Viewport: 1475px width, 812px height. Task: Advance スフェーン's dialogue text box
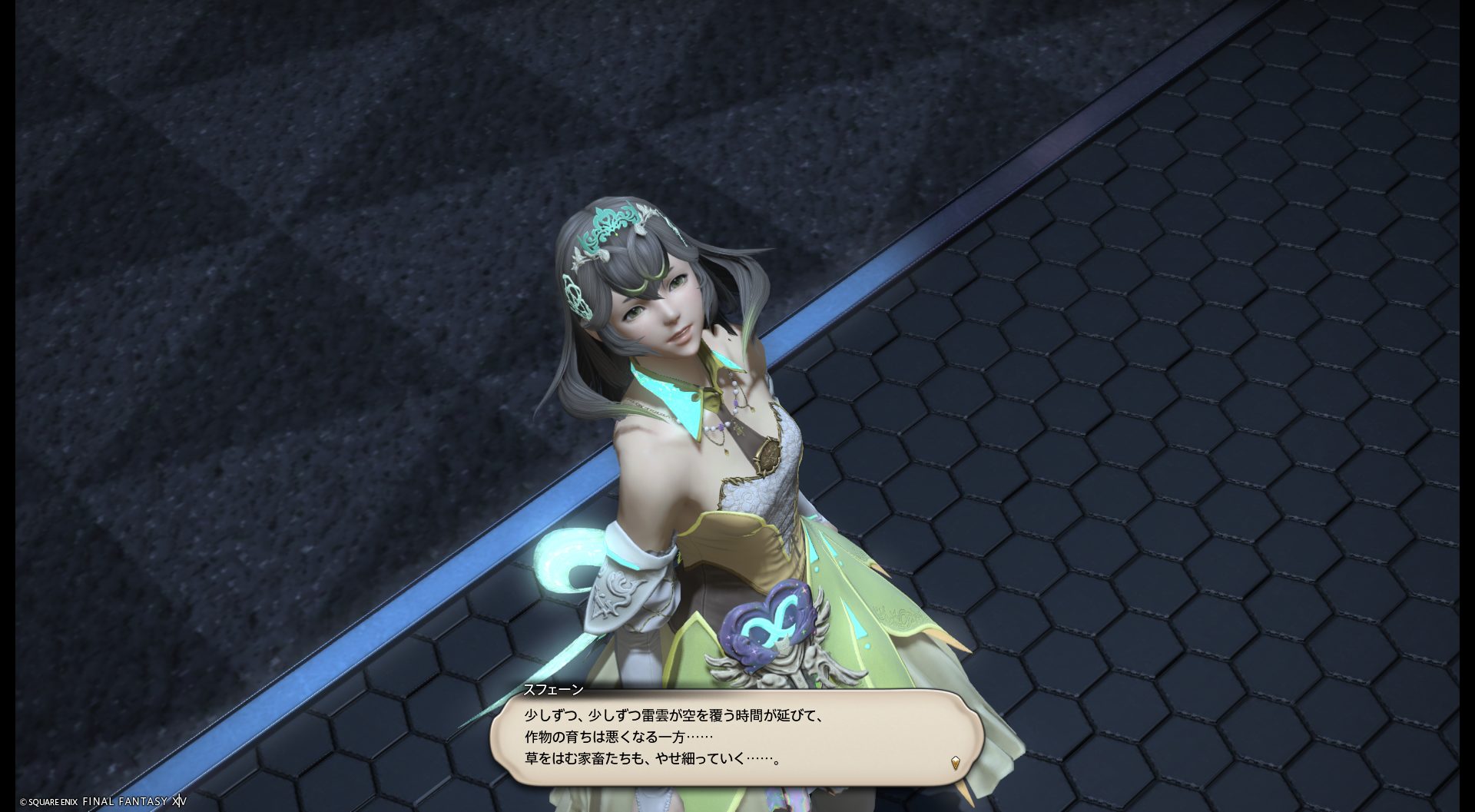[736, 737]
